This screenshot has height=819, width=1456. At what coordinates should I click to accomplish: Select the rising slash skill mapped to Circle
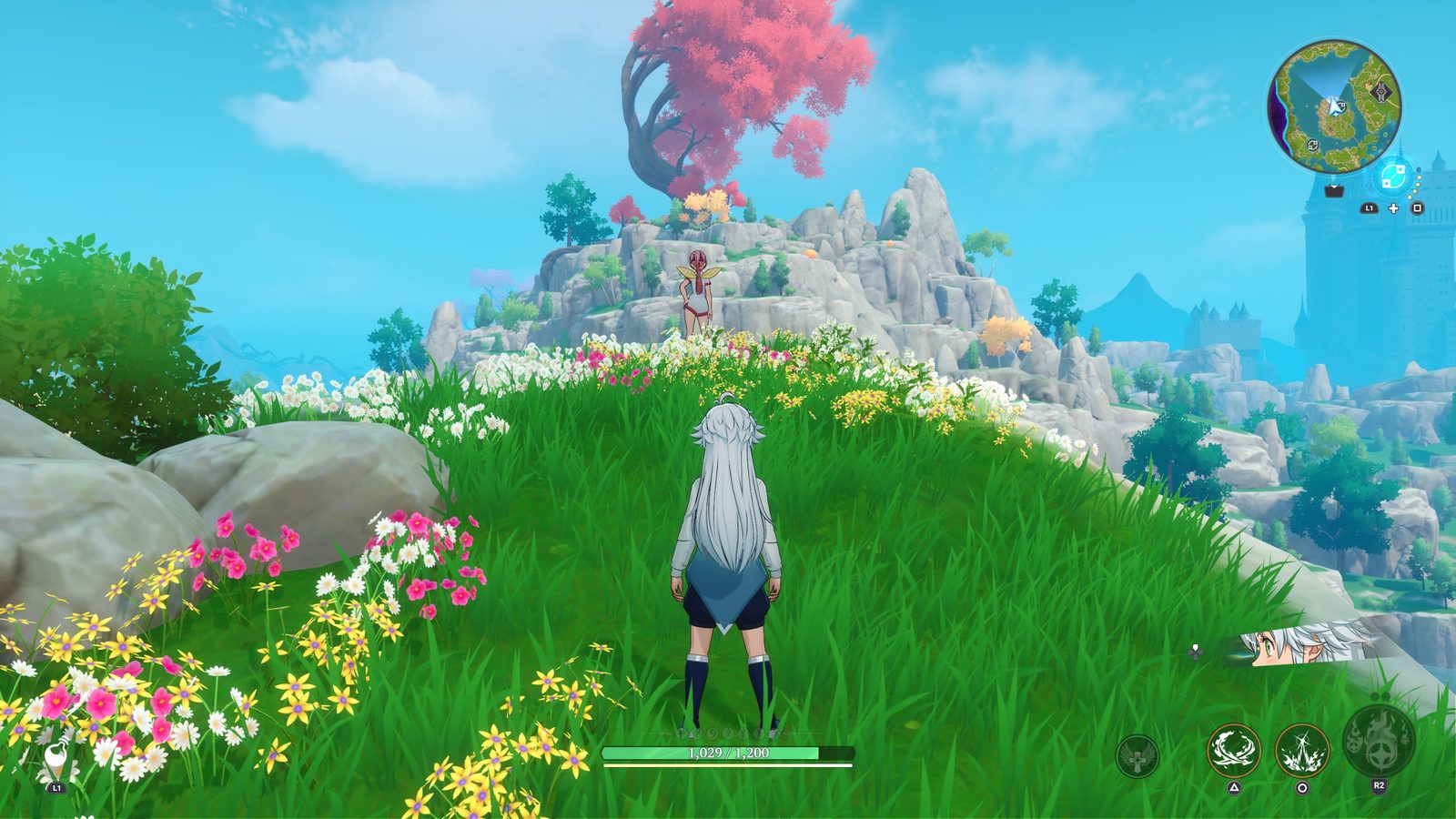[x=1301, y=751]
